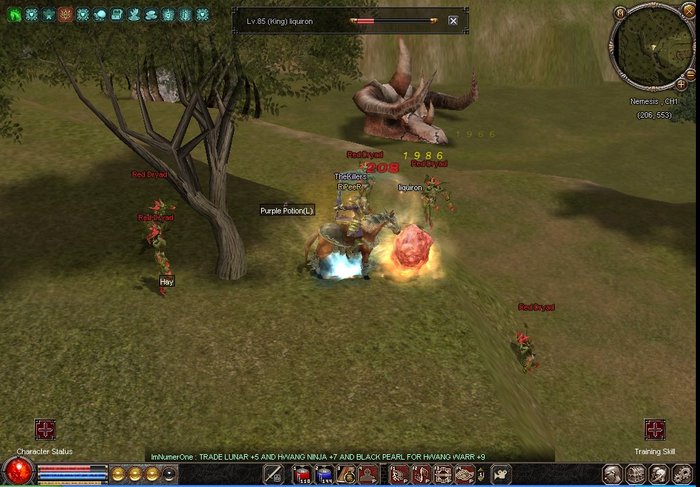Click the Purple Potion(L) drop label
Image resolution: width=700 pixels, height=487 pixels.
click(x=287, y=211)
